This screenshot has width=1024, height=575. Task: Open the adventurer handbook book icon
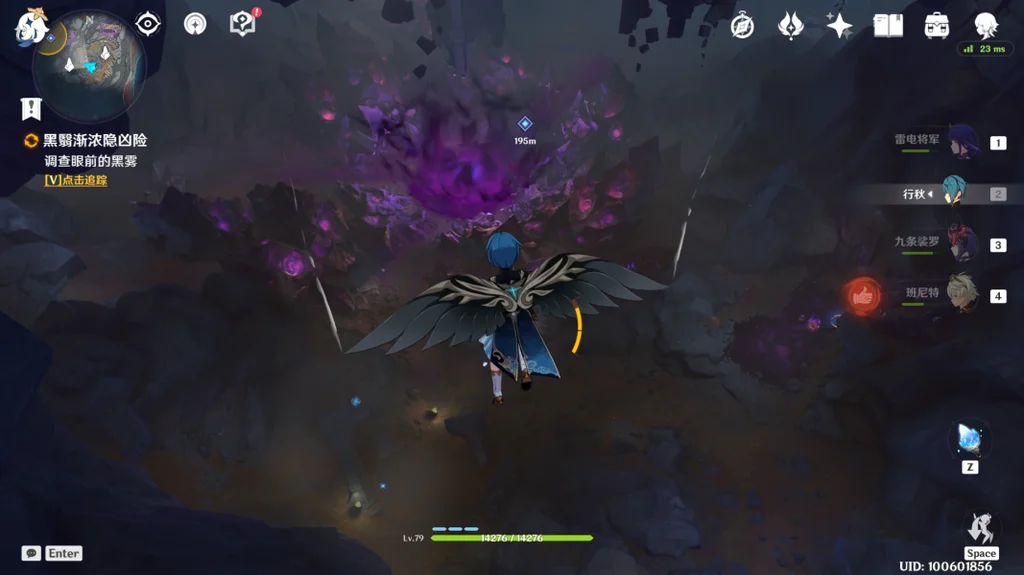pos(888,26)
